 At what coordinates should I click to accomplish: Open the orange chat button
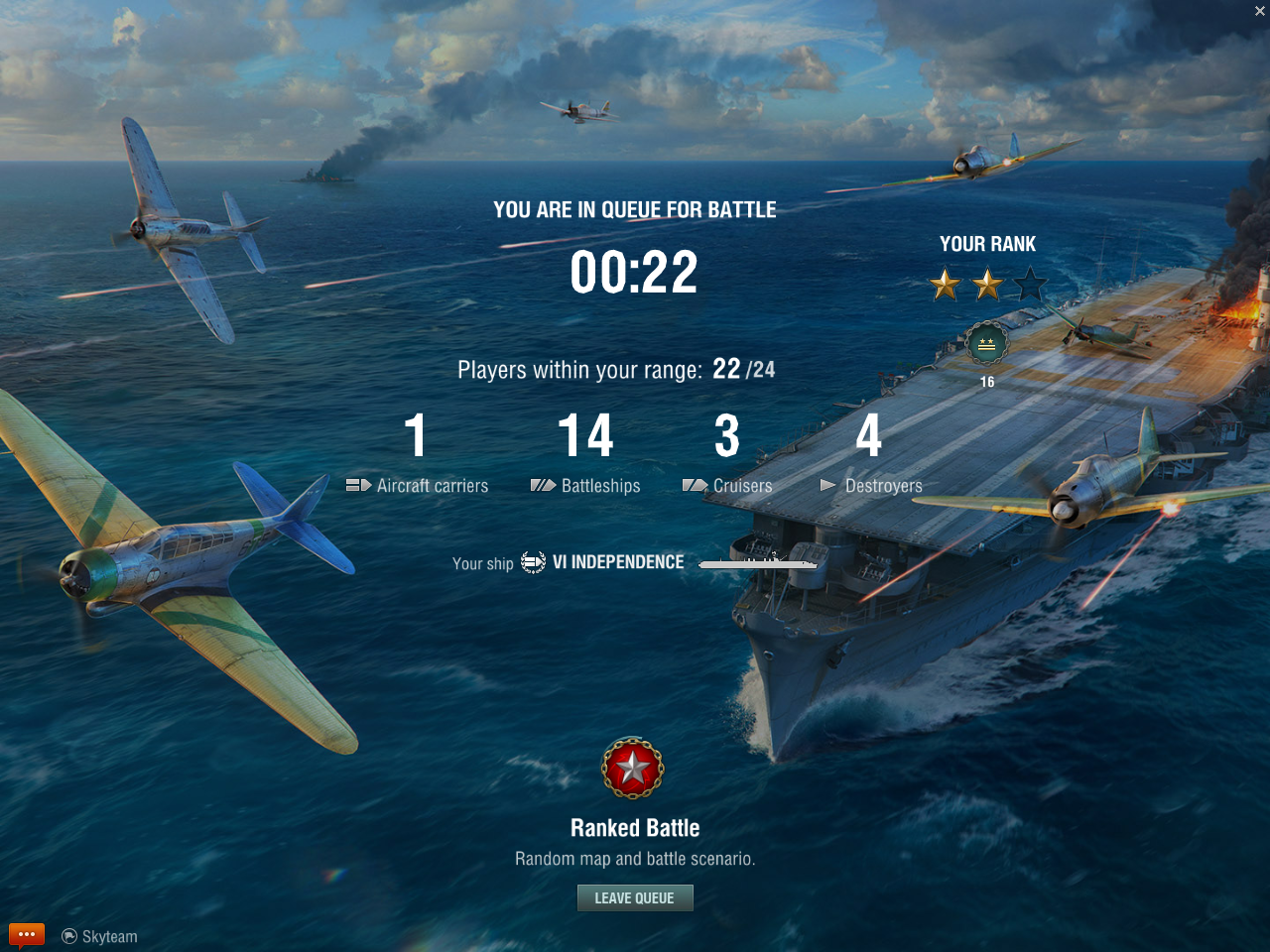(27, 934)
